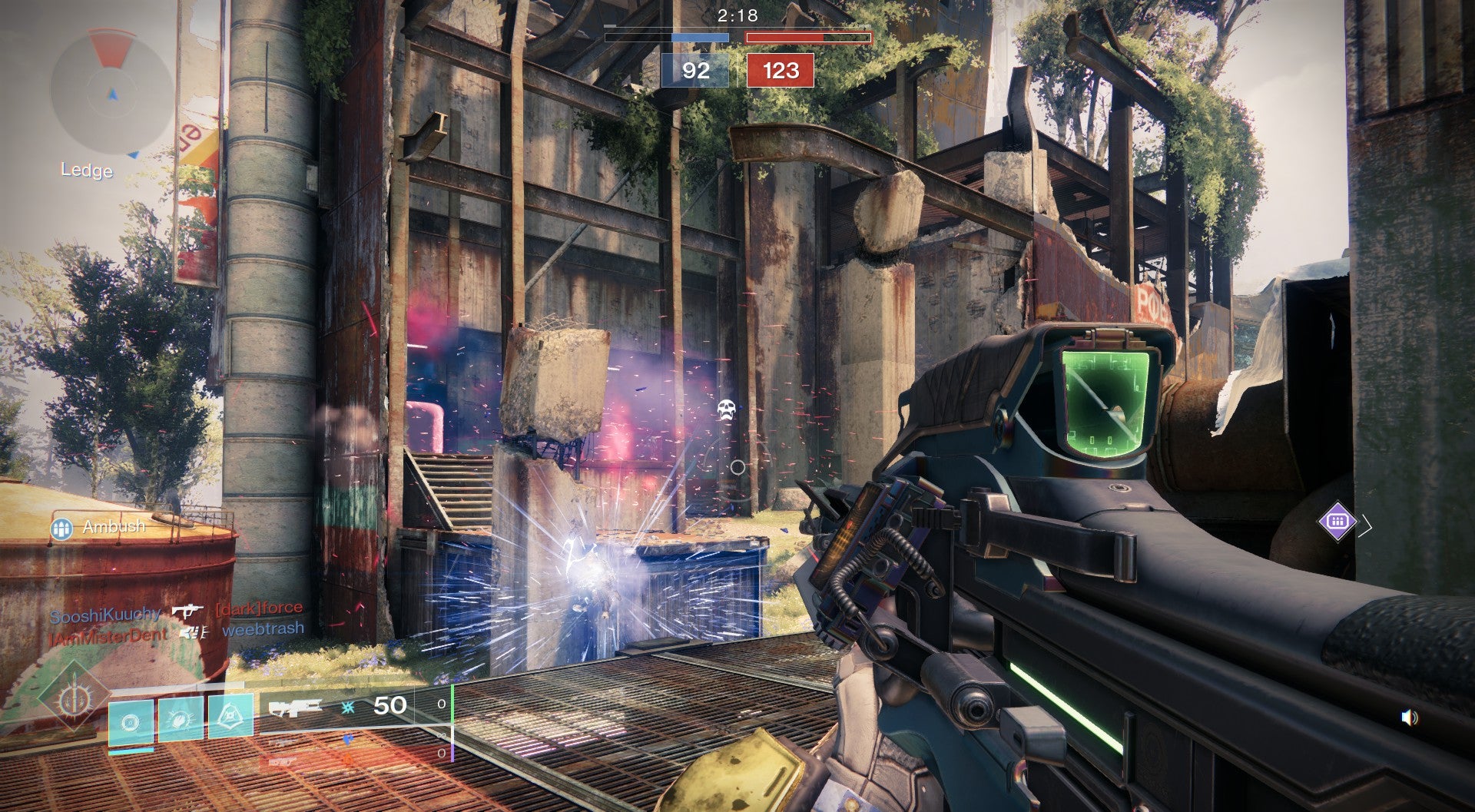The height and width of the screenshot is (812, 1475).
Task: Click the white skull marker near the crosshair
Action: click(x=726, y=409)
